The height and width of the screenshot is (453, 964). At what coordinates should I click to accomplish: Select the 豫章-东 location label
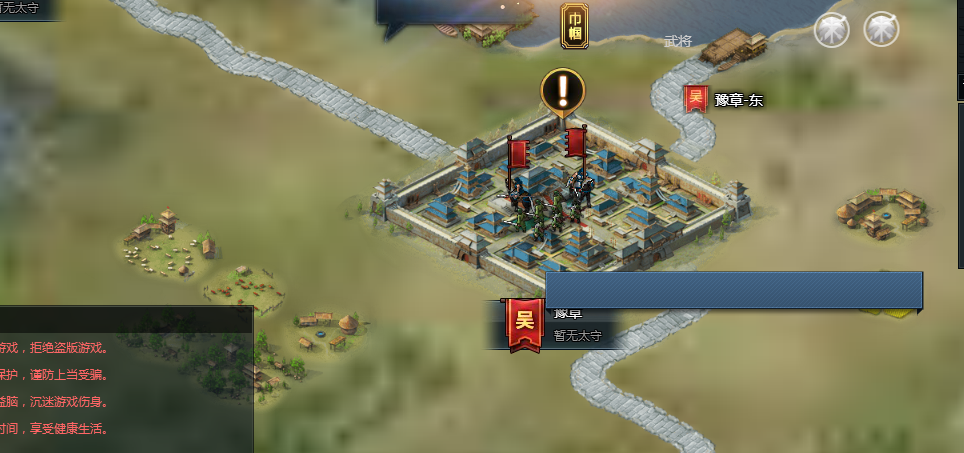pyautogui.click(x=739, y=99)
